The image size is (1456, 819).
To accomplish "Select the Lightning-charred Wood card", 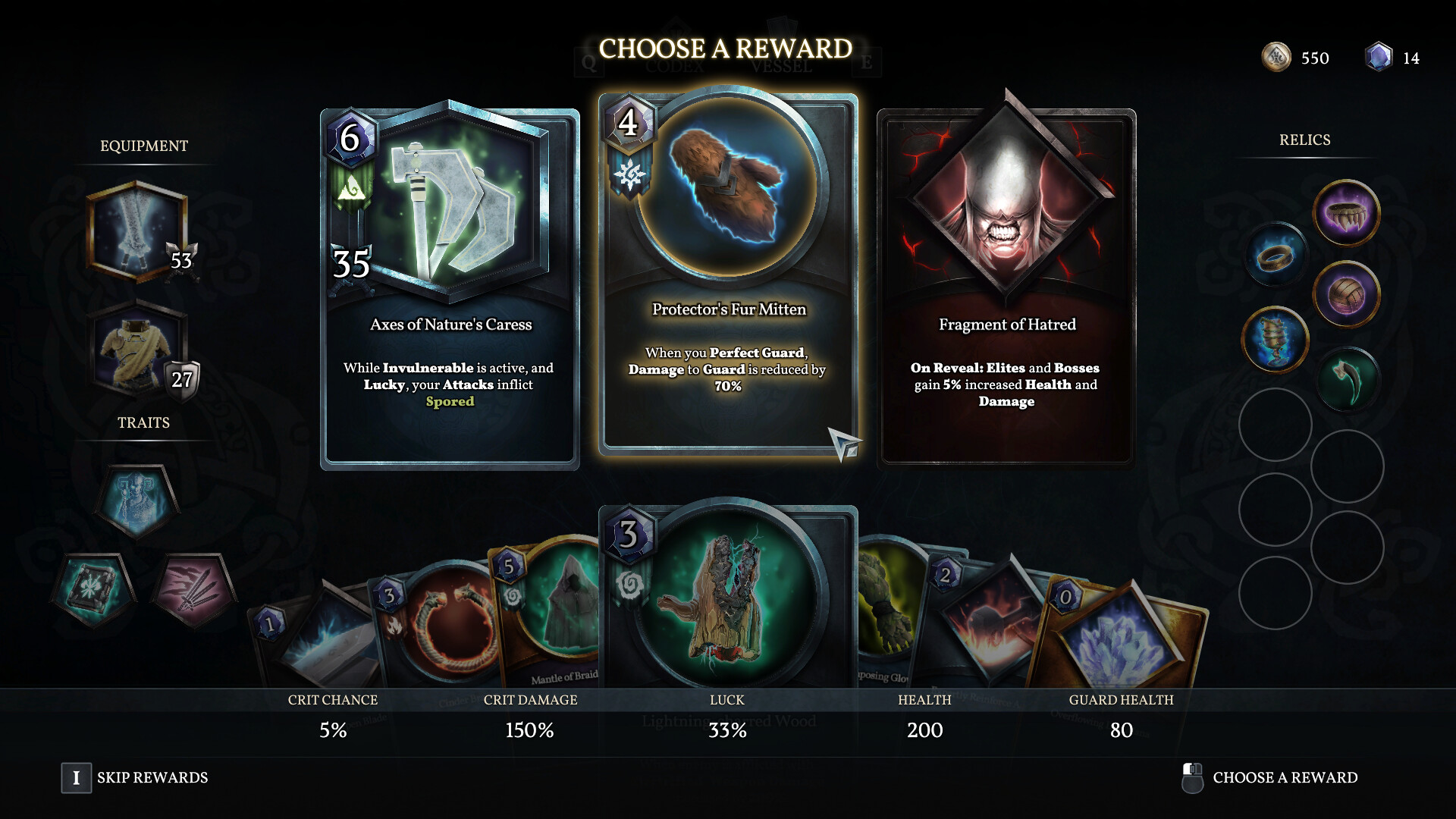I will coord(728,599).
